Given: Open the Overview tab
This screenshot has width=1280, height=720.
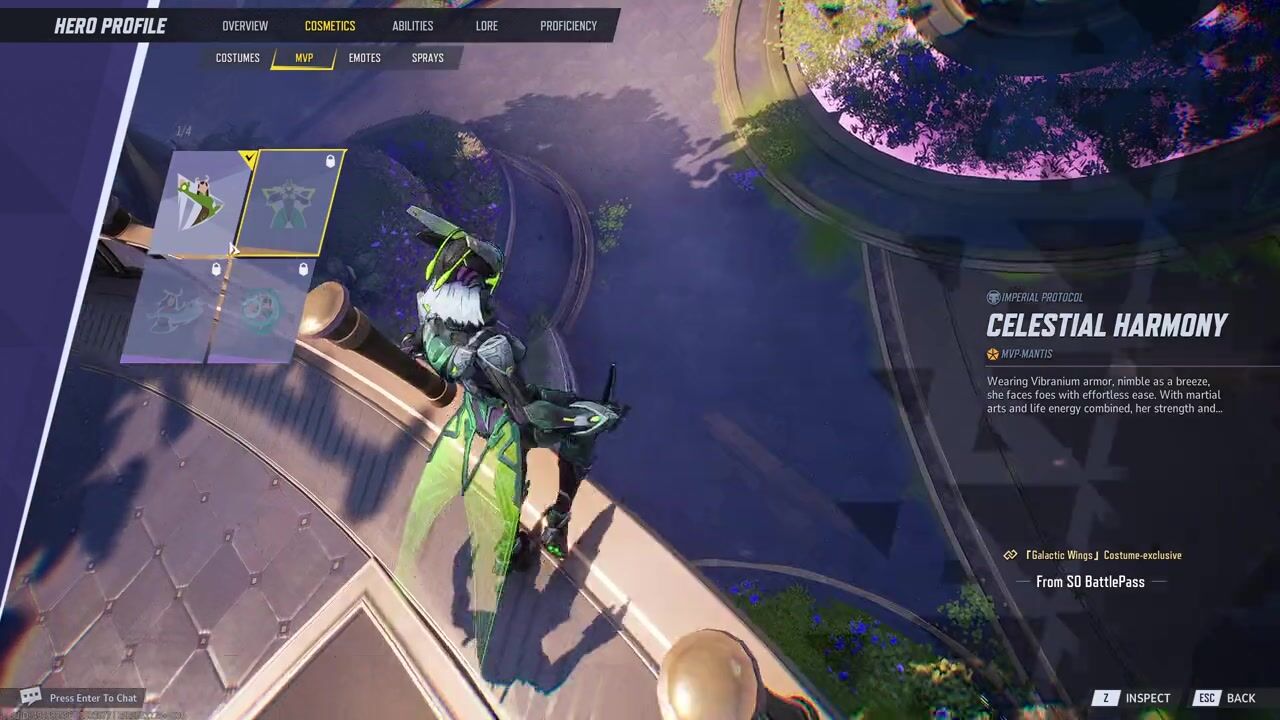Looking at the screenshot, I should [245, 26].
